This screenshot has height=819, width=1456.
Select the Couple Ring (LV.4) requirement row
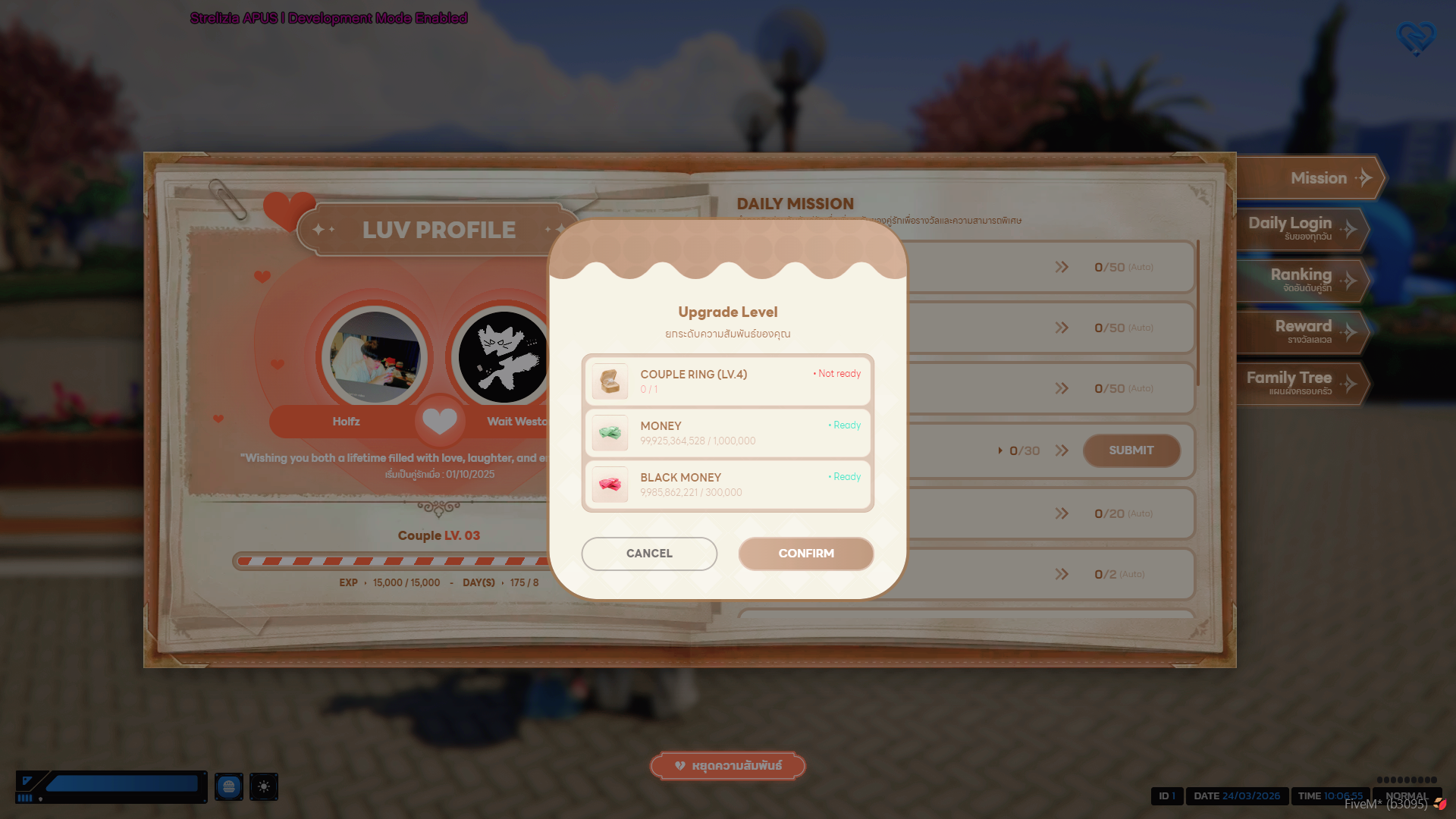(727, 381)
